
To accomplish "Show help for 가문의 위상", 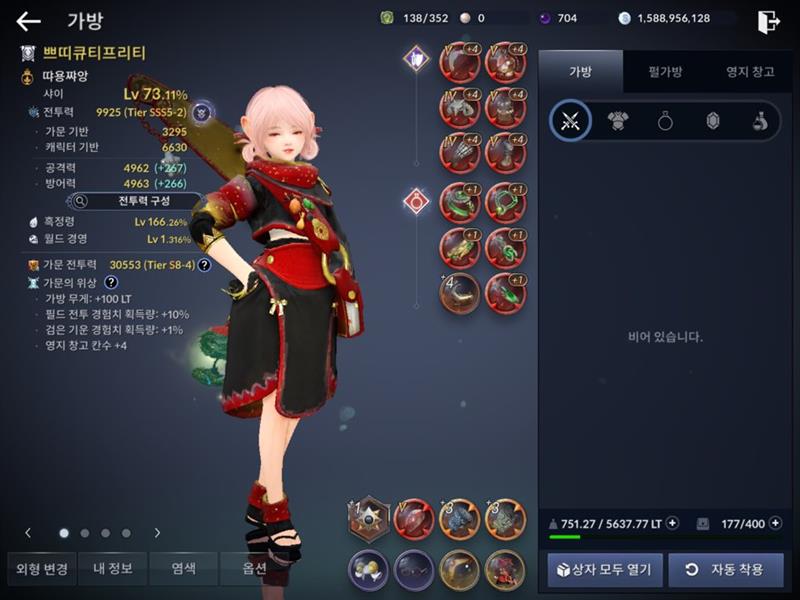I will [x=112, y=283].
